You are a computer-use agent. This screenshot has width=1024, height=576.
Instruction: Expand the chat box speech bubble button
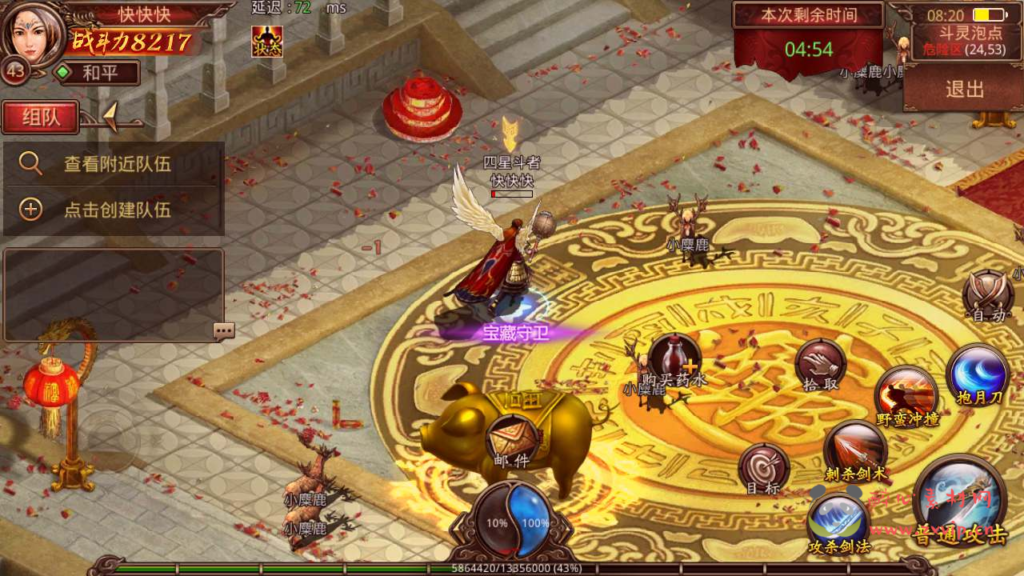224,330
